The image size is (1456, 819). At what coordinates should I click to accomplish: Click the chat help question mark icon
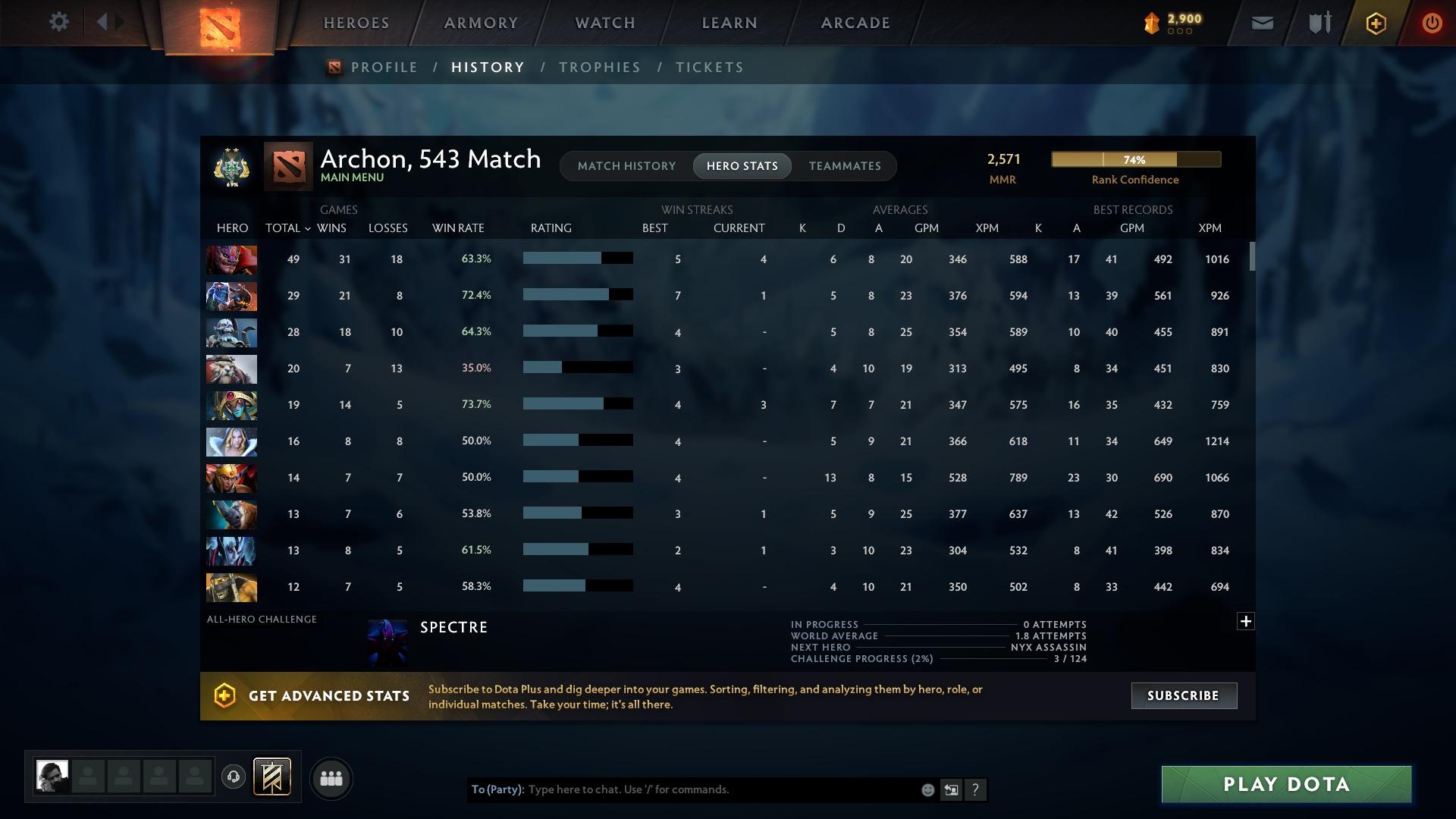click(x=976, y=790)
